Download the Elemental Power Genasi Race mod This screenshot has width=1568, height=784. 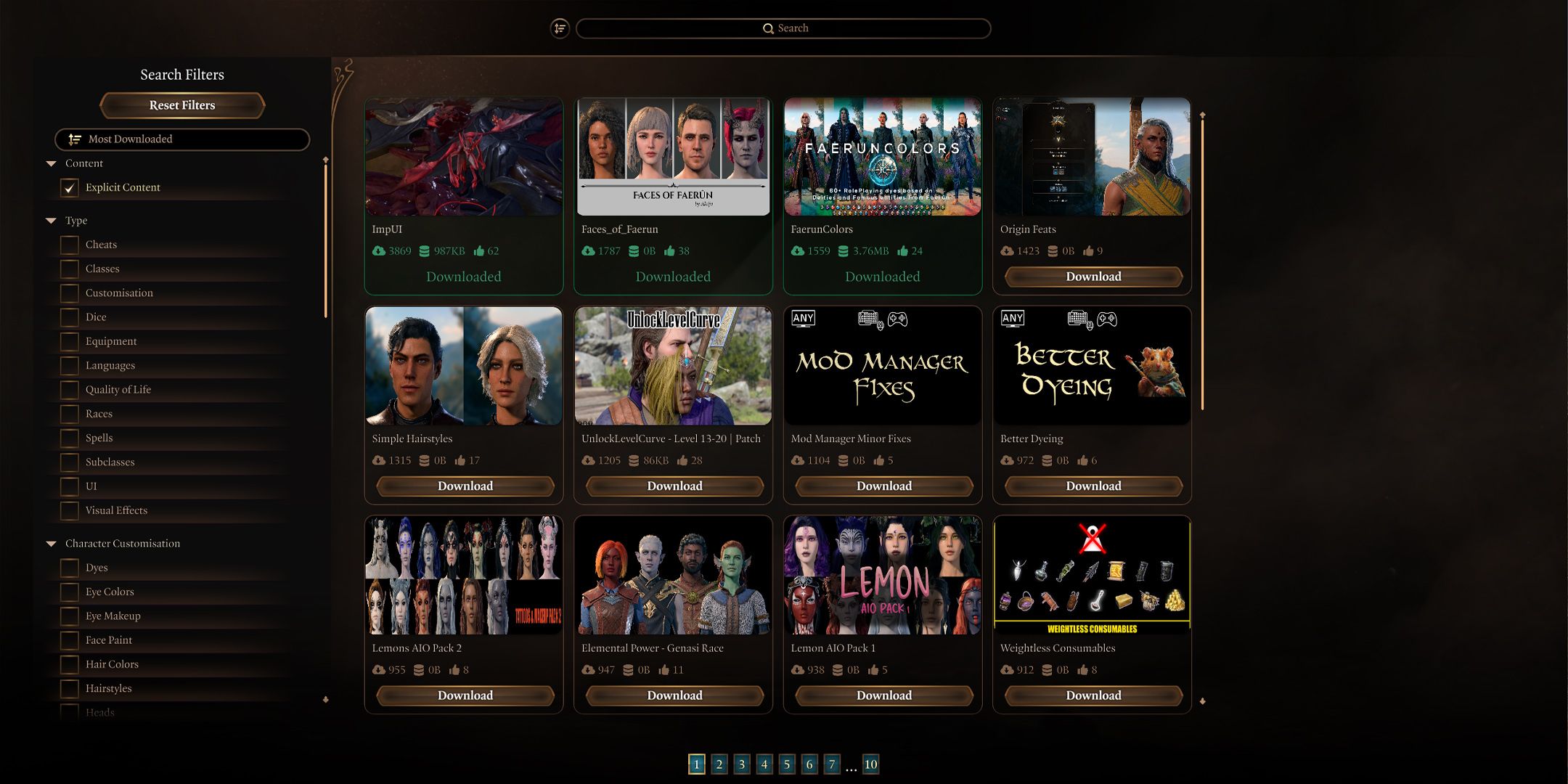click(x=674, y=695)
